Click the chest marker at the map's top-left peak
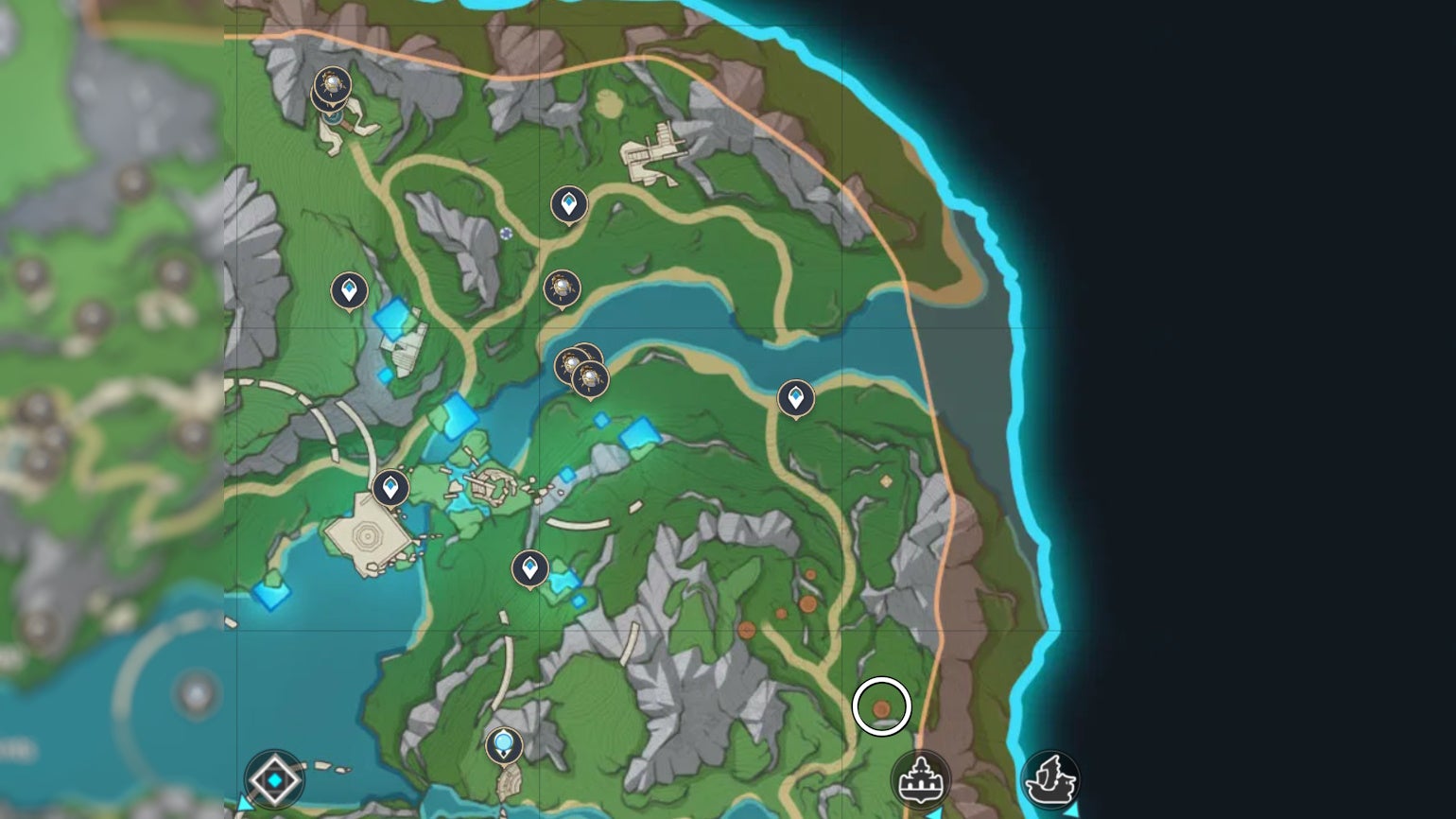 331,83
